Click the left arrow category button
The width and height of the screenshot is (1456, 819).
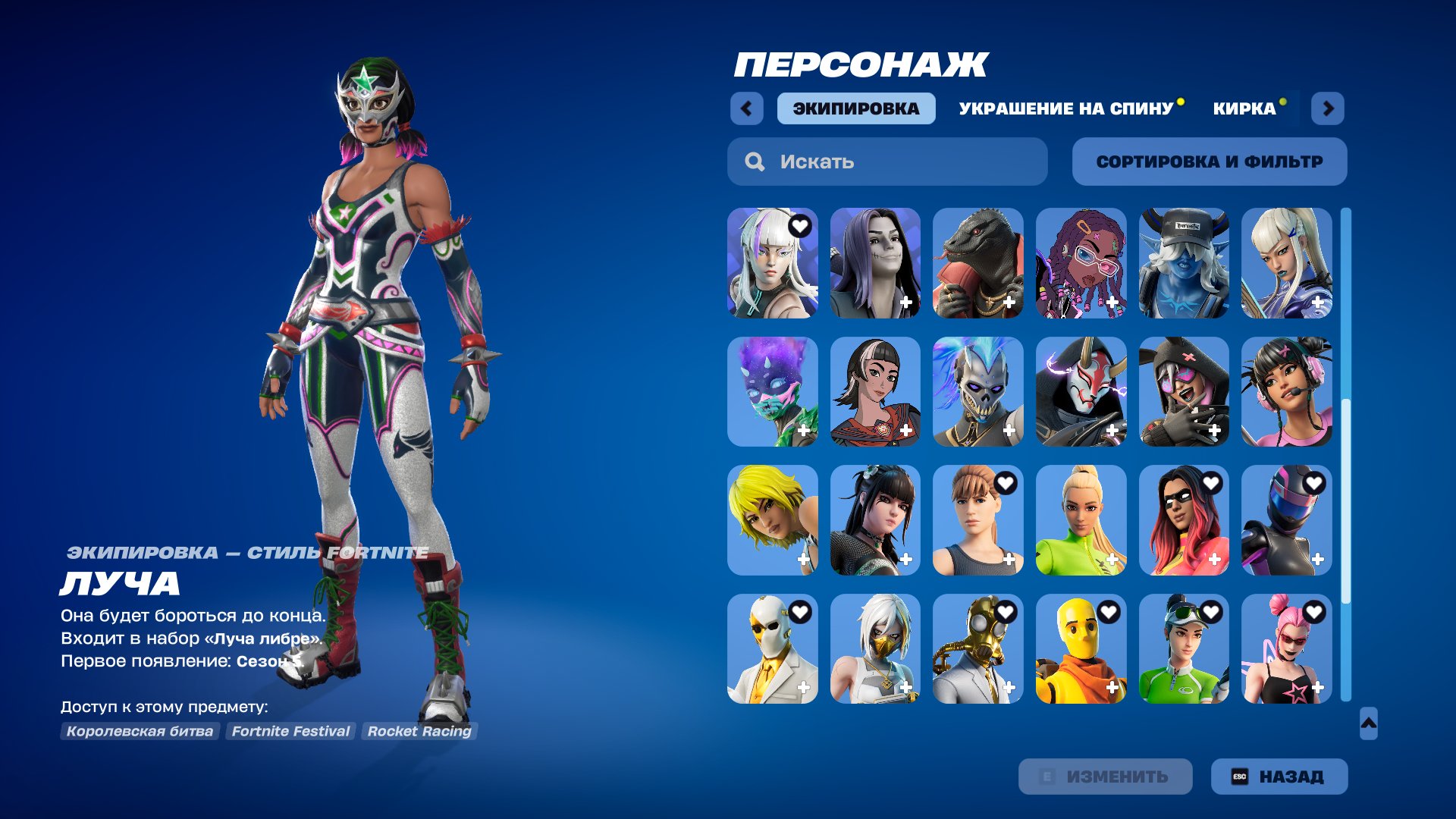746,108
